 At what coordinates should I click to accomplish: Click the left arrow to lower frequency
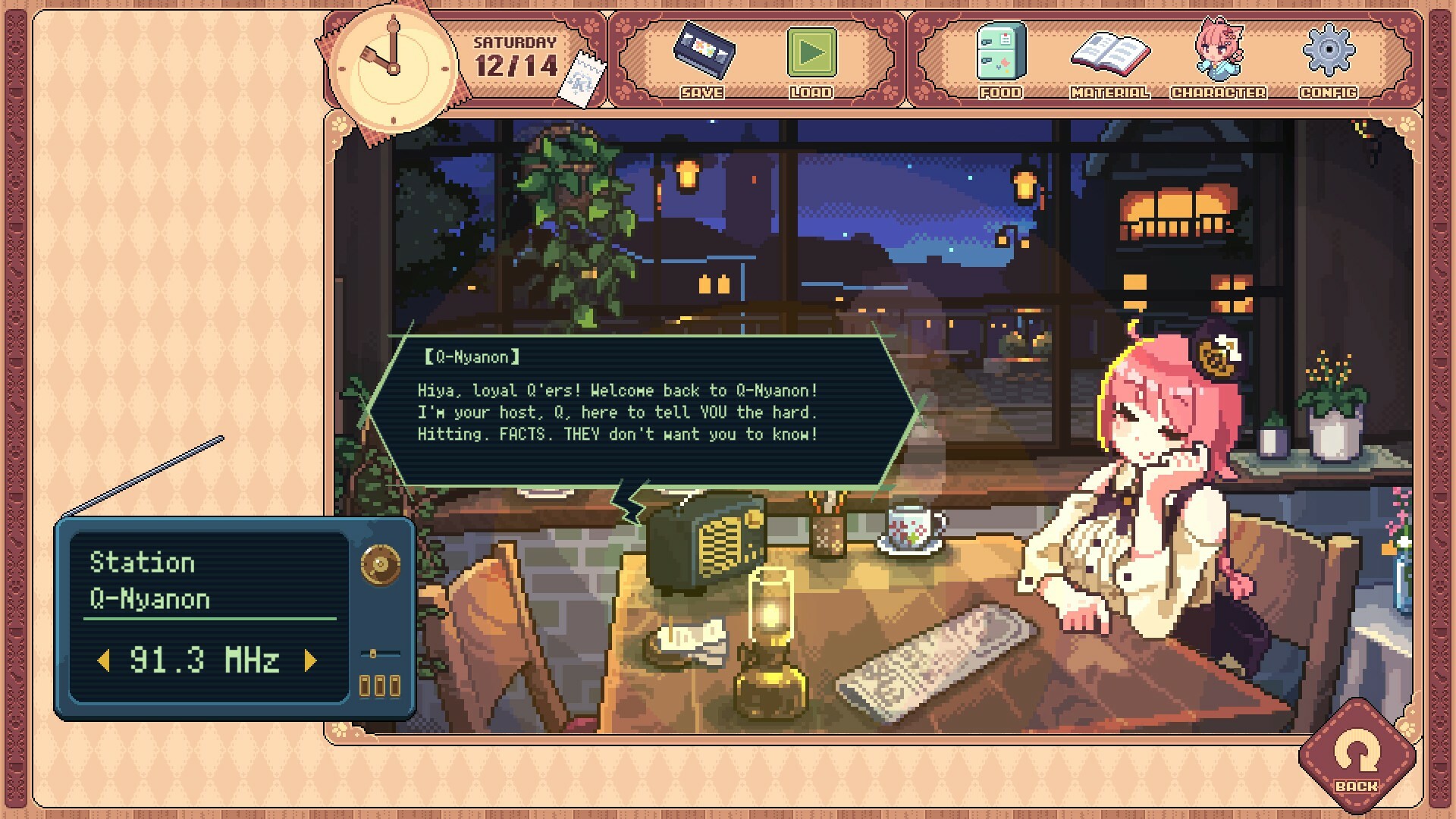coord(105,658)
